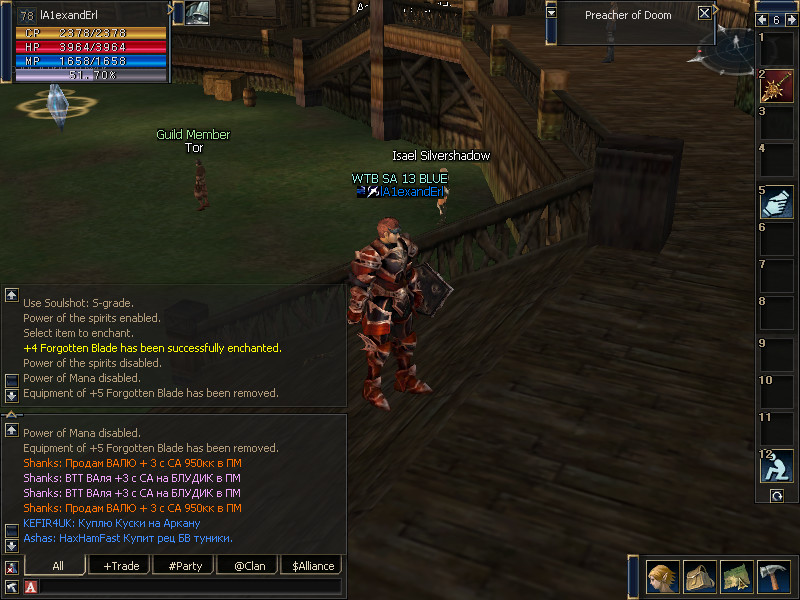This screenshot has height=600, width=800.
Task: Click the chat message input field
Action: pyautogui.click(x=190, y=587)
